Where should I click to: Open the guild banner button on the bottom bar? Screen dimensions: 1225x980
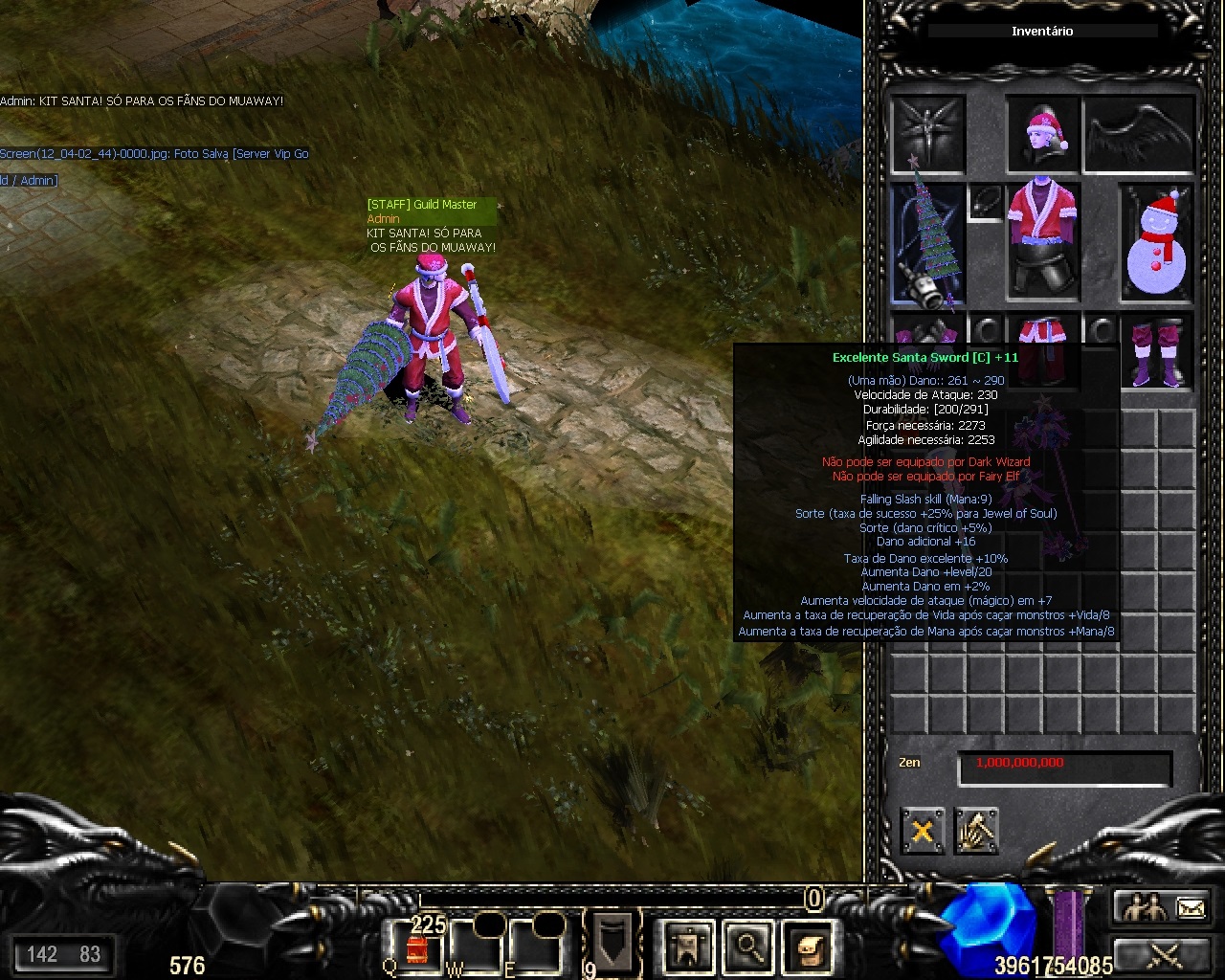[x=690, y=947]
